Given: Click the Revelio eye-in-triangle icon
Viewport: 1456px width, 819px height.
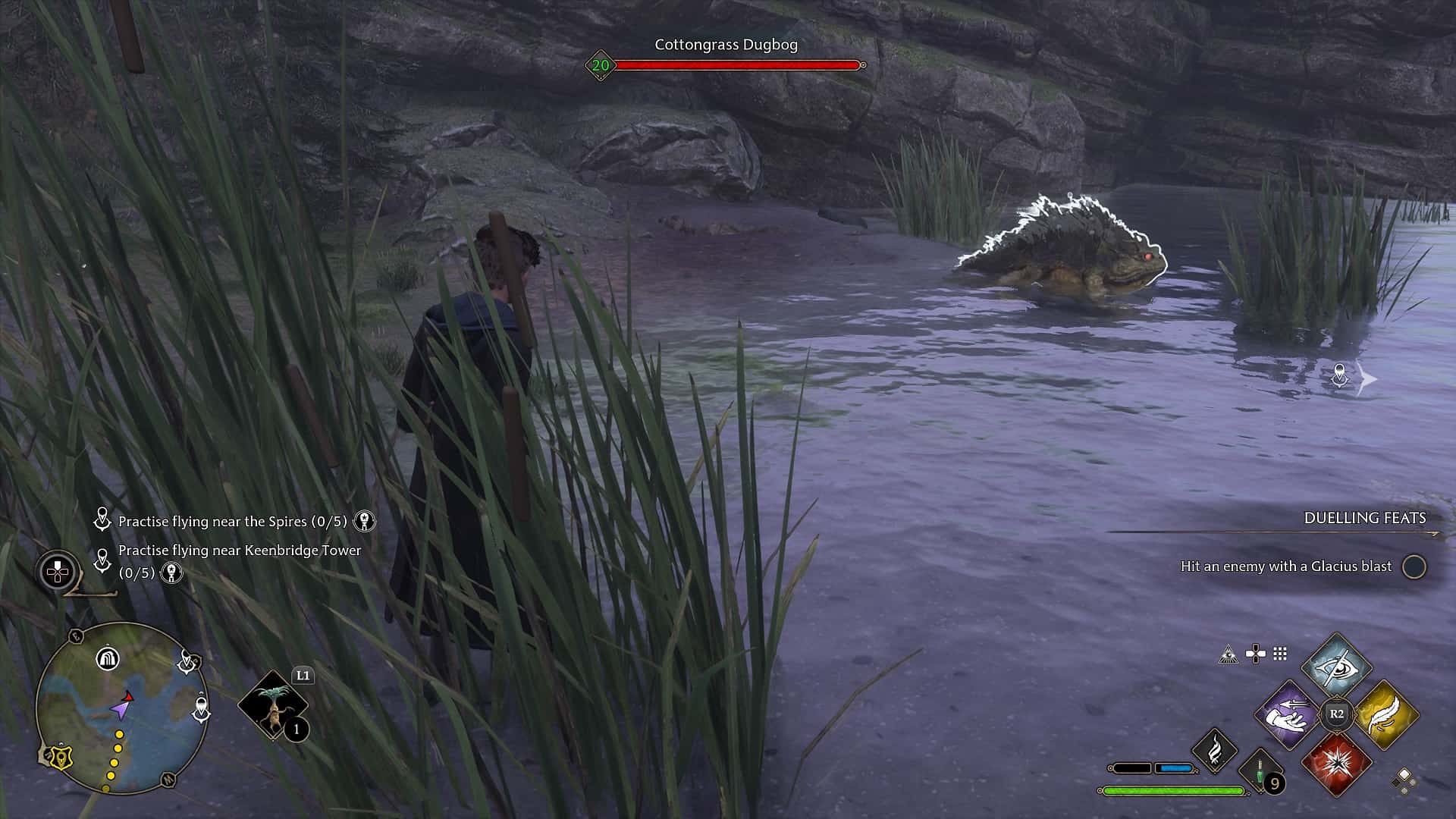Looking at the screenshot, I should (1228, 654).
